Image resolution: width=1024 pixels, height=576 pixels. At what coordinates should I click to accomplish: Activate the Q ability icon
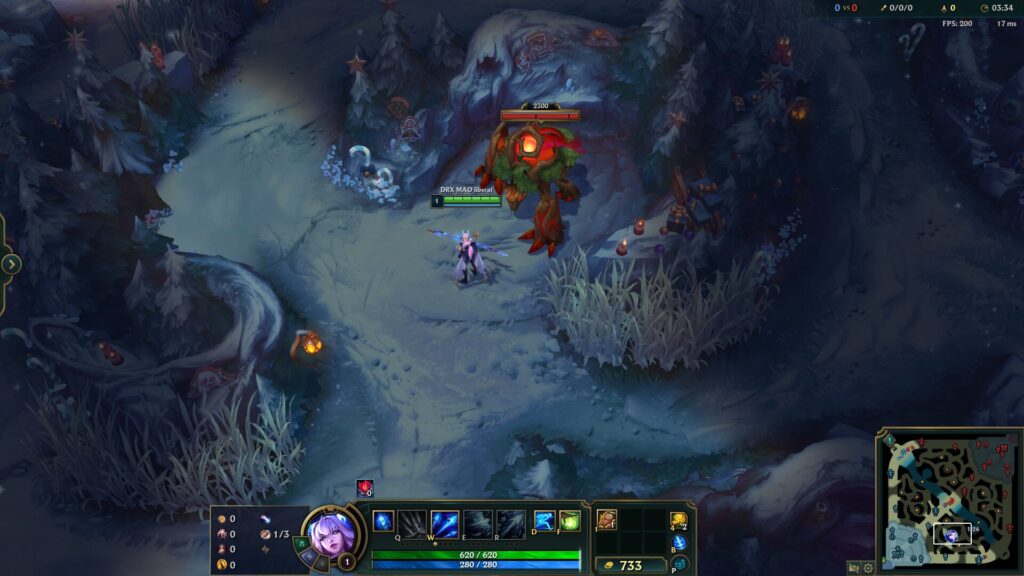tap(412, 523)
